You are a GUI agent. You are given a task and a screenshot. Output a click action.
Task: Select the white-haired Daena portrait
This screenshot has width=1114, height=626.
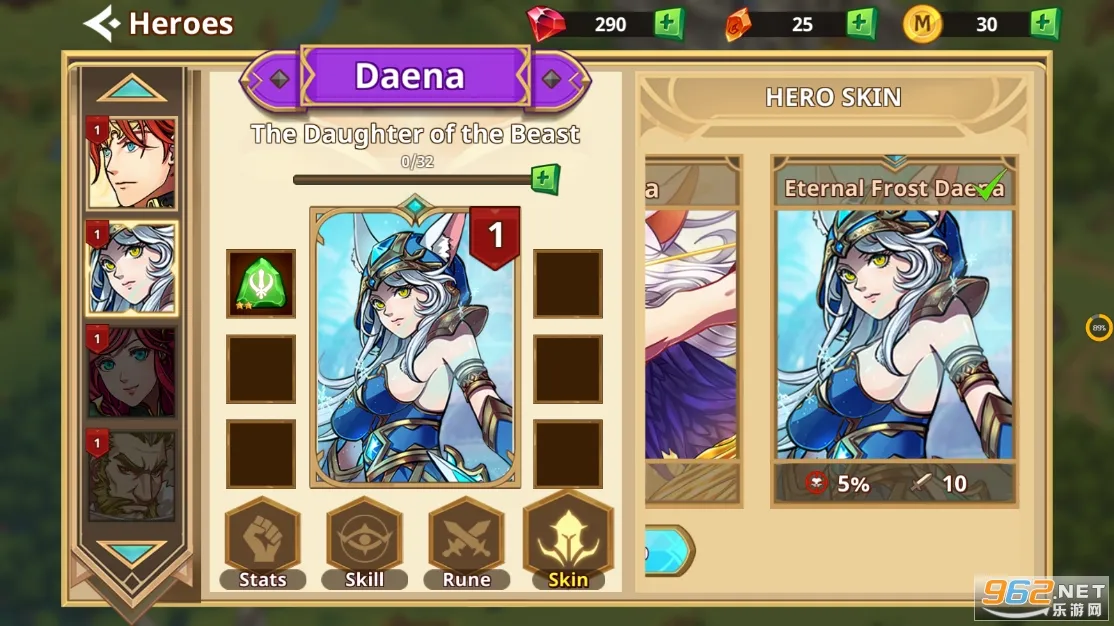pyautogui.click(x=131, y=268)
